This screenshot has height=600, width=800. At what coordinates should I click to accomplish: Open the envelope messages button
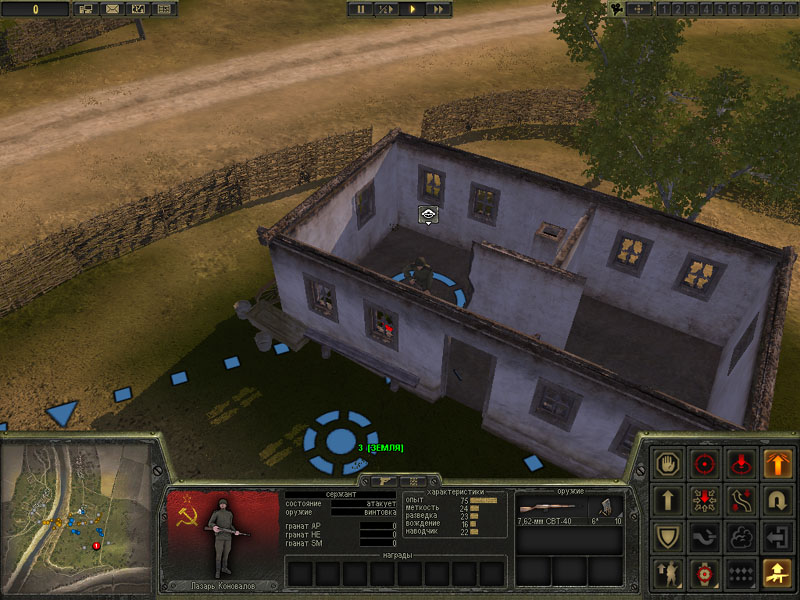click(111, 9)
